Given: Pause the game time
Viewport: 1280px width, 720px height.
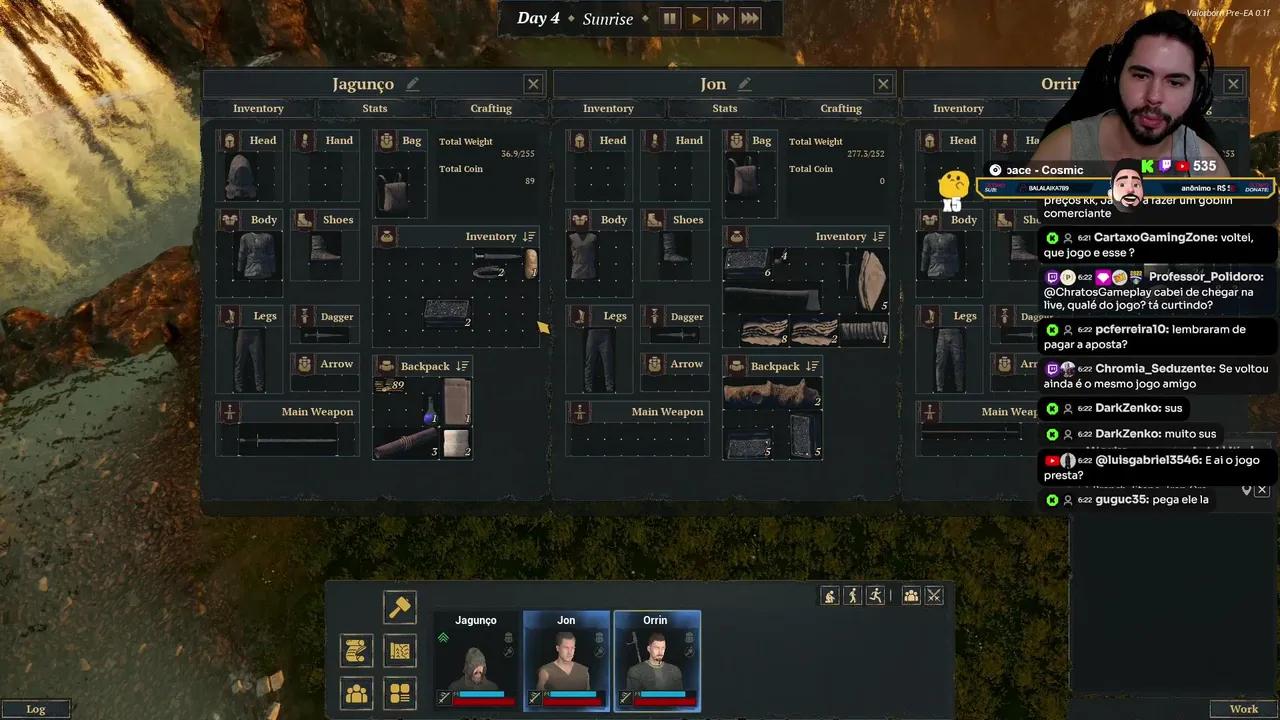Looking at the screenshot, I should click(669, 18).
